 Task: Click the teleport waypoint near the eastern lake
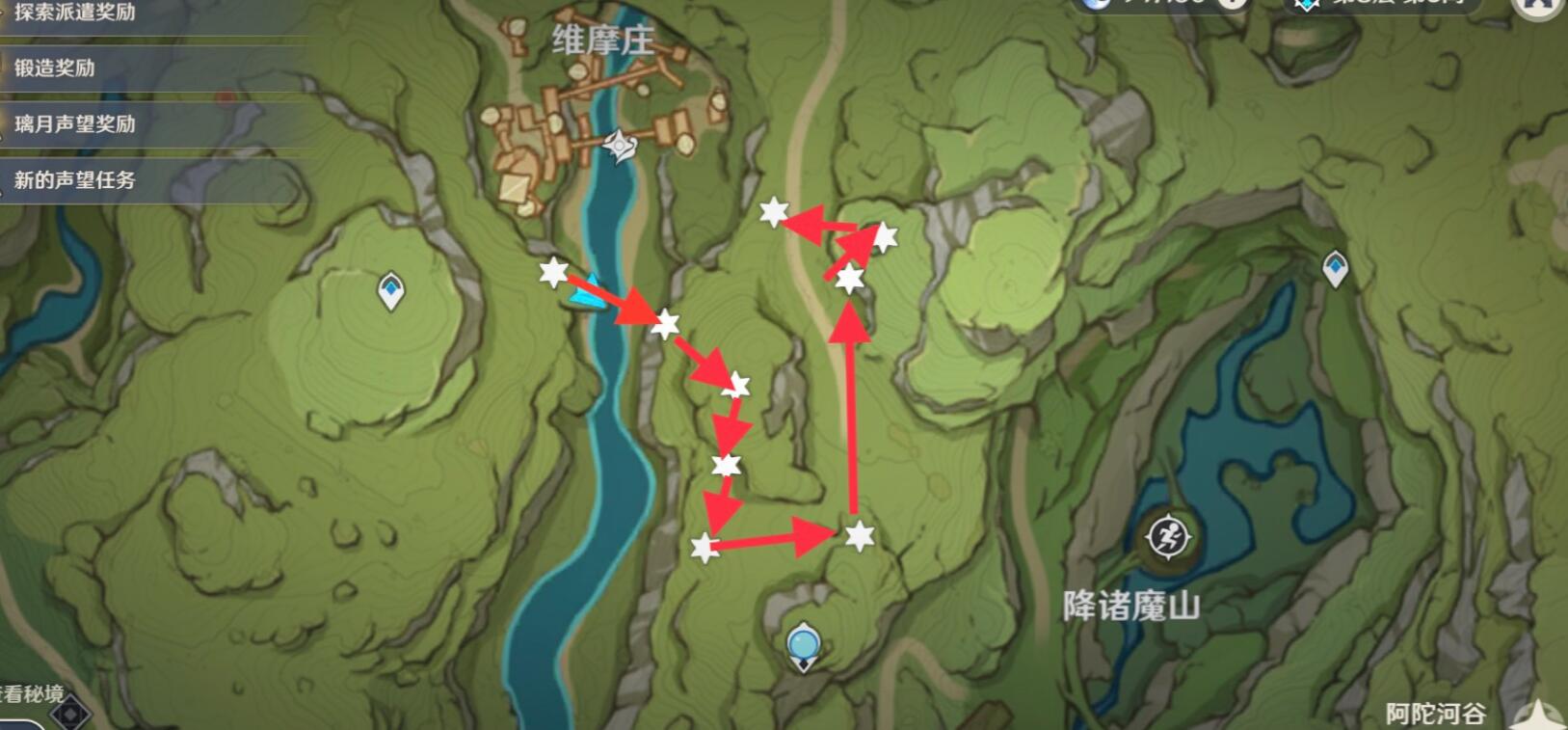[x=1336, y=270]
